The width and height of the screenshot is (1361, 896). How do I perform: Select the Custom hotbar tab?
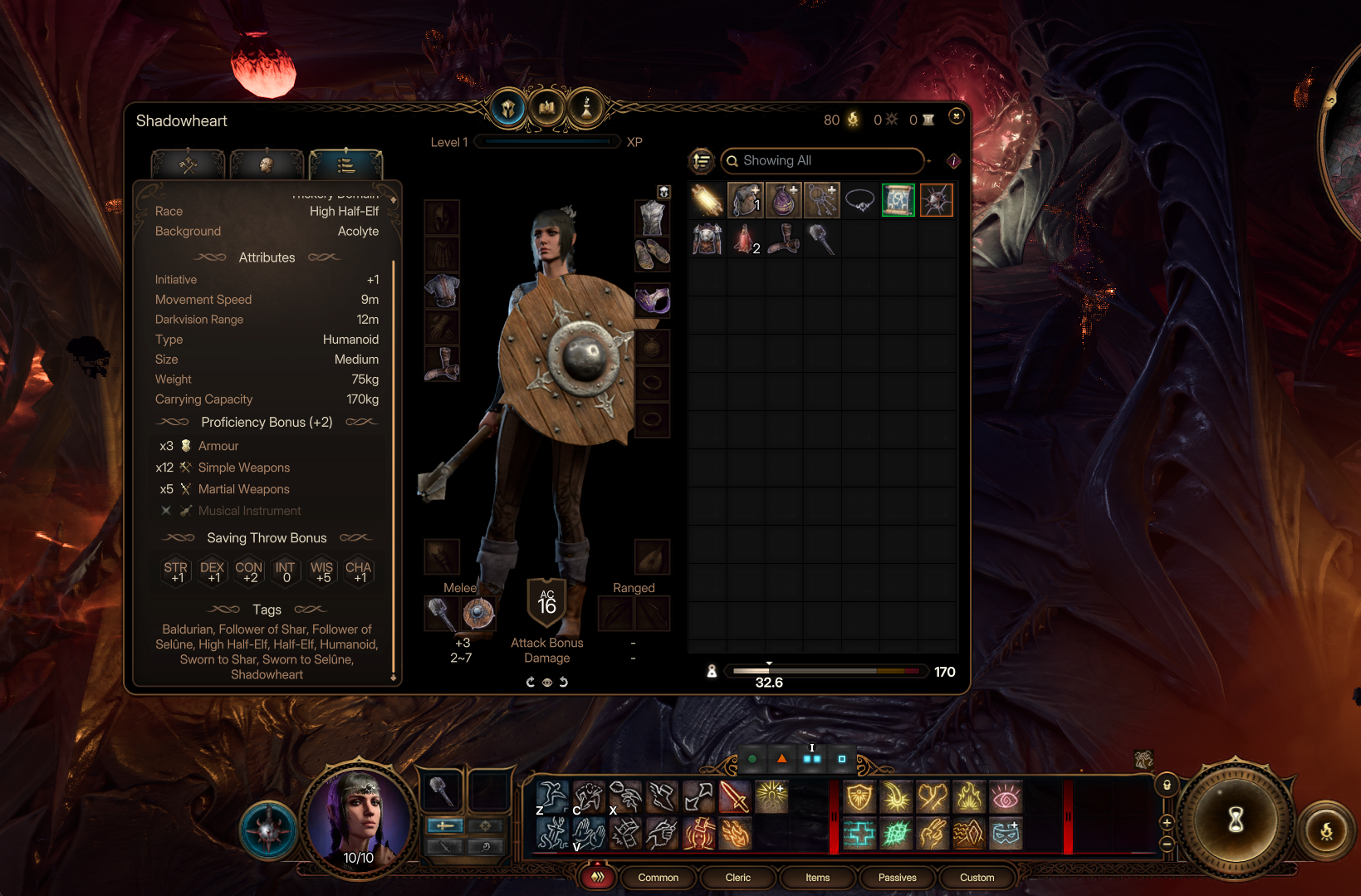tap(977, 878)
